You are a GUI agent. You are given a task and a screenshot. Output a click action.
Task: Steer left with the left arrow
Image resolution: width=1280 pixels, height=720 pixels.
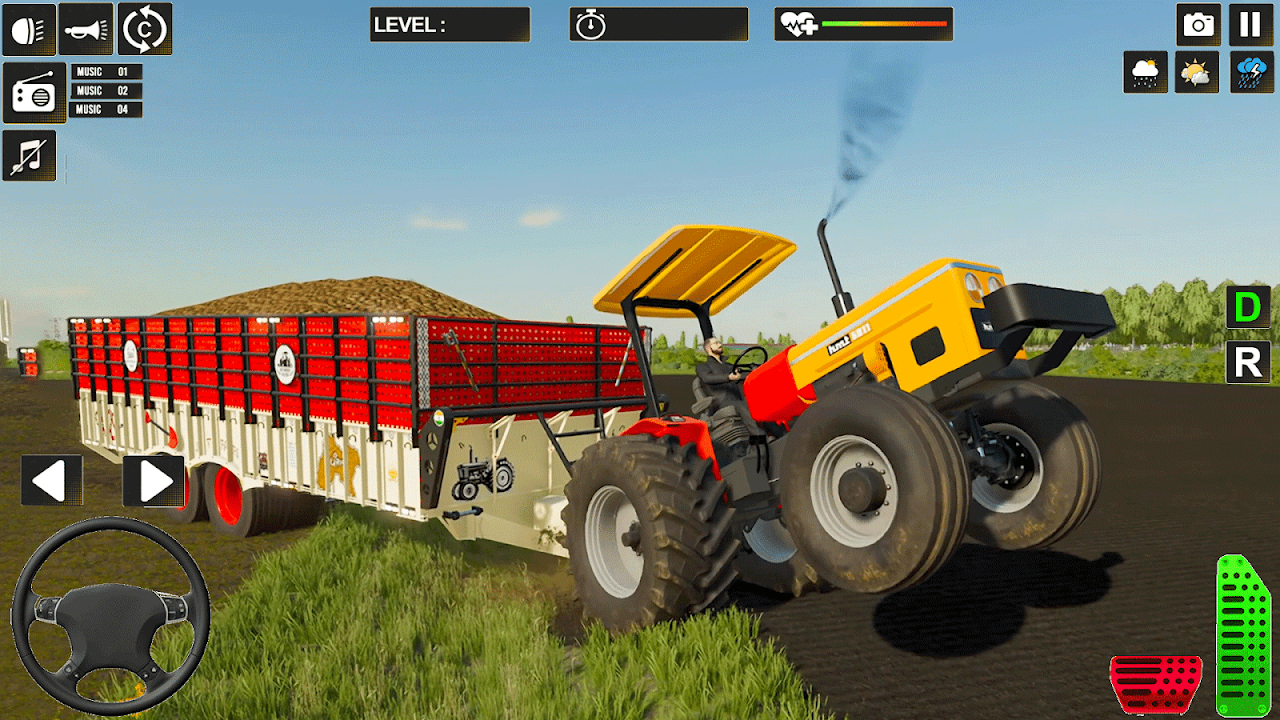(51, 481)
